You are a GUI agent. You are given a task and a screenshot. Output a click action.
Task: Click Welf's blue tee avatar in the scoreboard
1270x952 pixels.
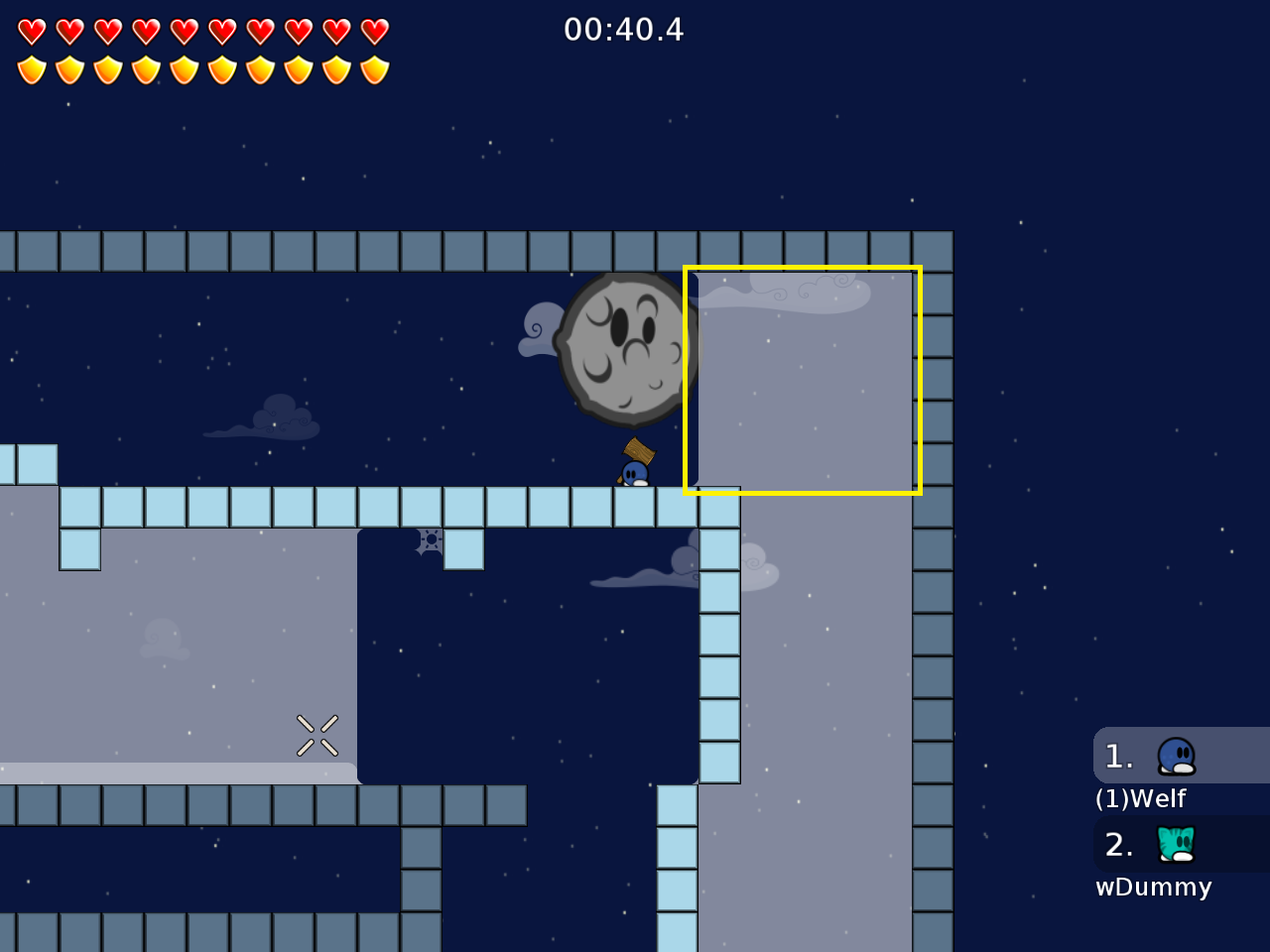point(1175,755)
